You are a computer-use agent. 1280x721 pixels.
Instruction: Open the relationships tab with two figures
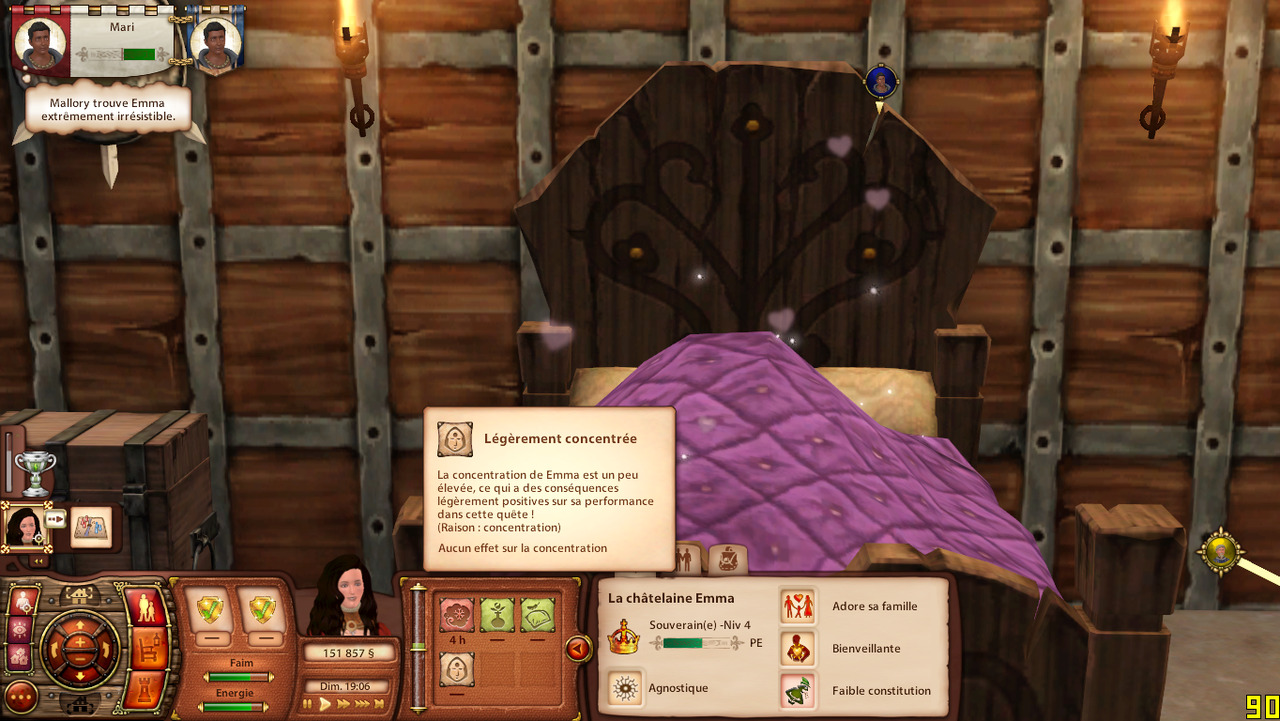687,559
